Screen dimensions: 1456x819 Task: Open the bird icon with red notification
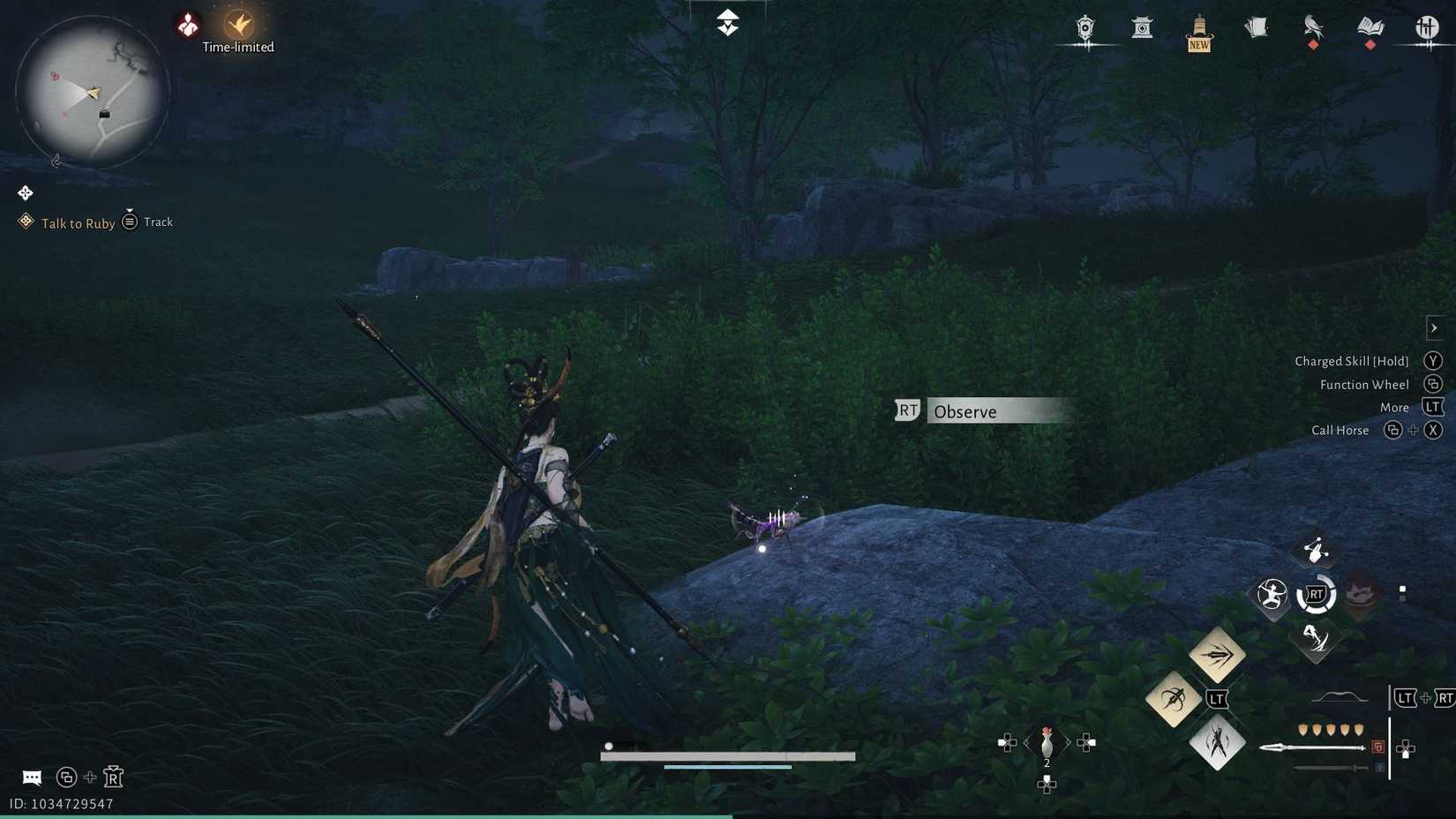tap(1312, 28)
